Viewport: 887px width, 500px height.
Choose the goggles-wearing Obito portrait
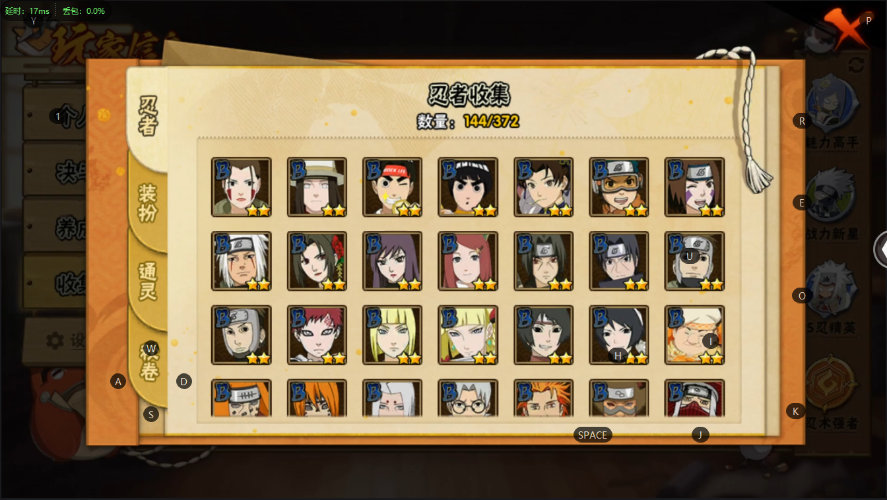point(619,187)
